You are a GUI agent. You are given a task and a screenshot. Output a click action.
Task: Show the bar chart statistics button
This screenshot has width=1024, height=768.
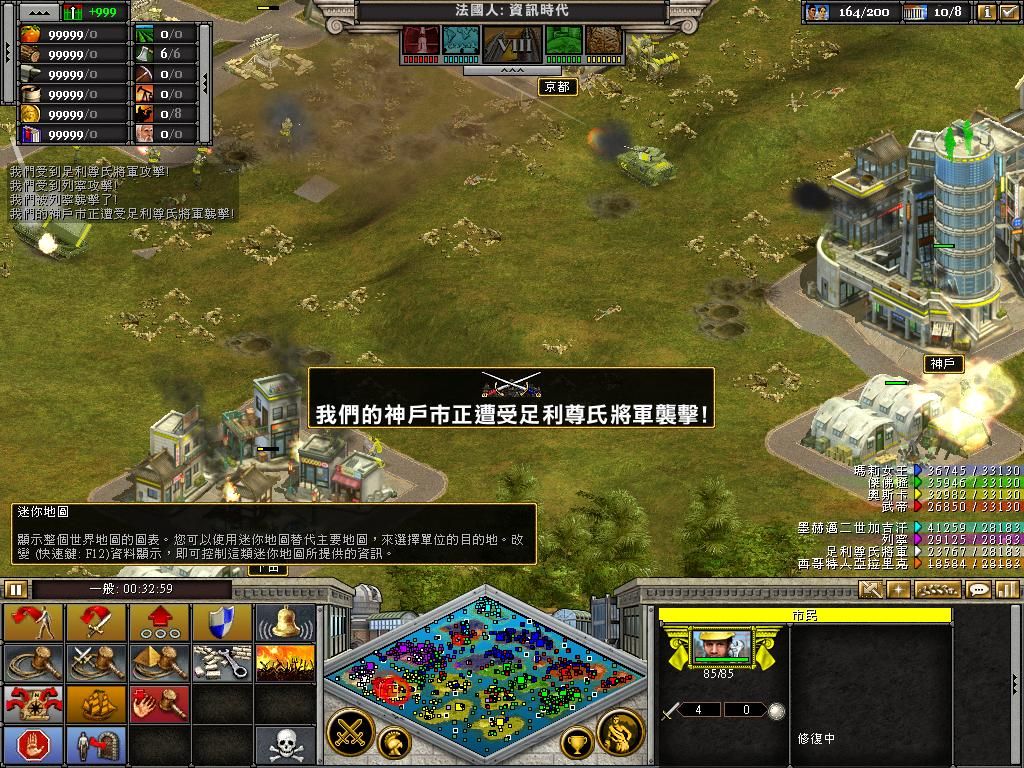coord(1005,590)
